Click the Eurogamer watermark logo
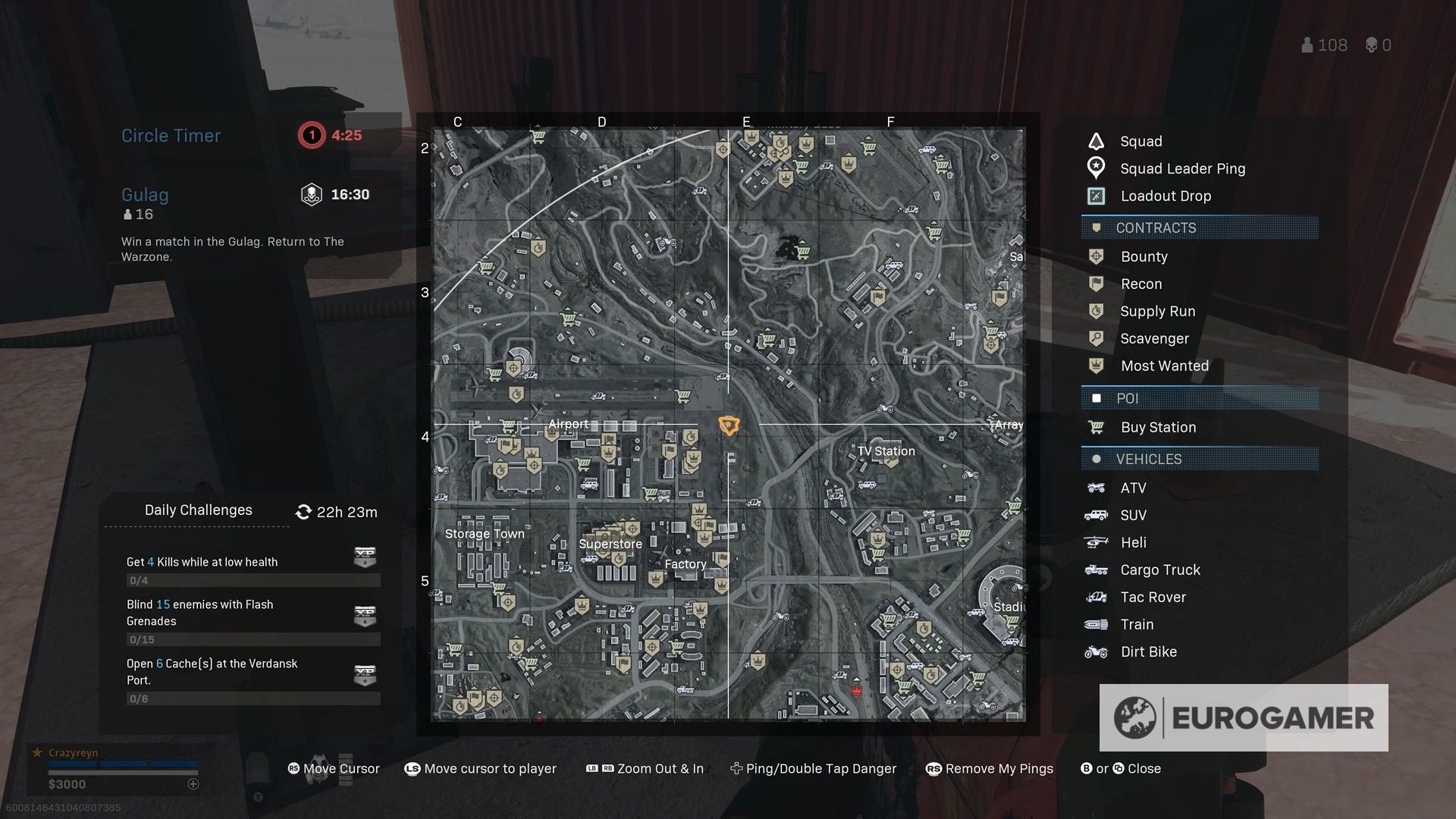This screenshot has width=1456, height=819. click(x=1244, y=718)
